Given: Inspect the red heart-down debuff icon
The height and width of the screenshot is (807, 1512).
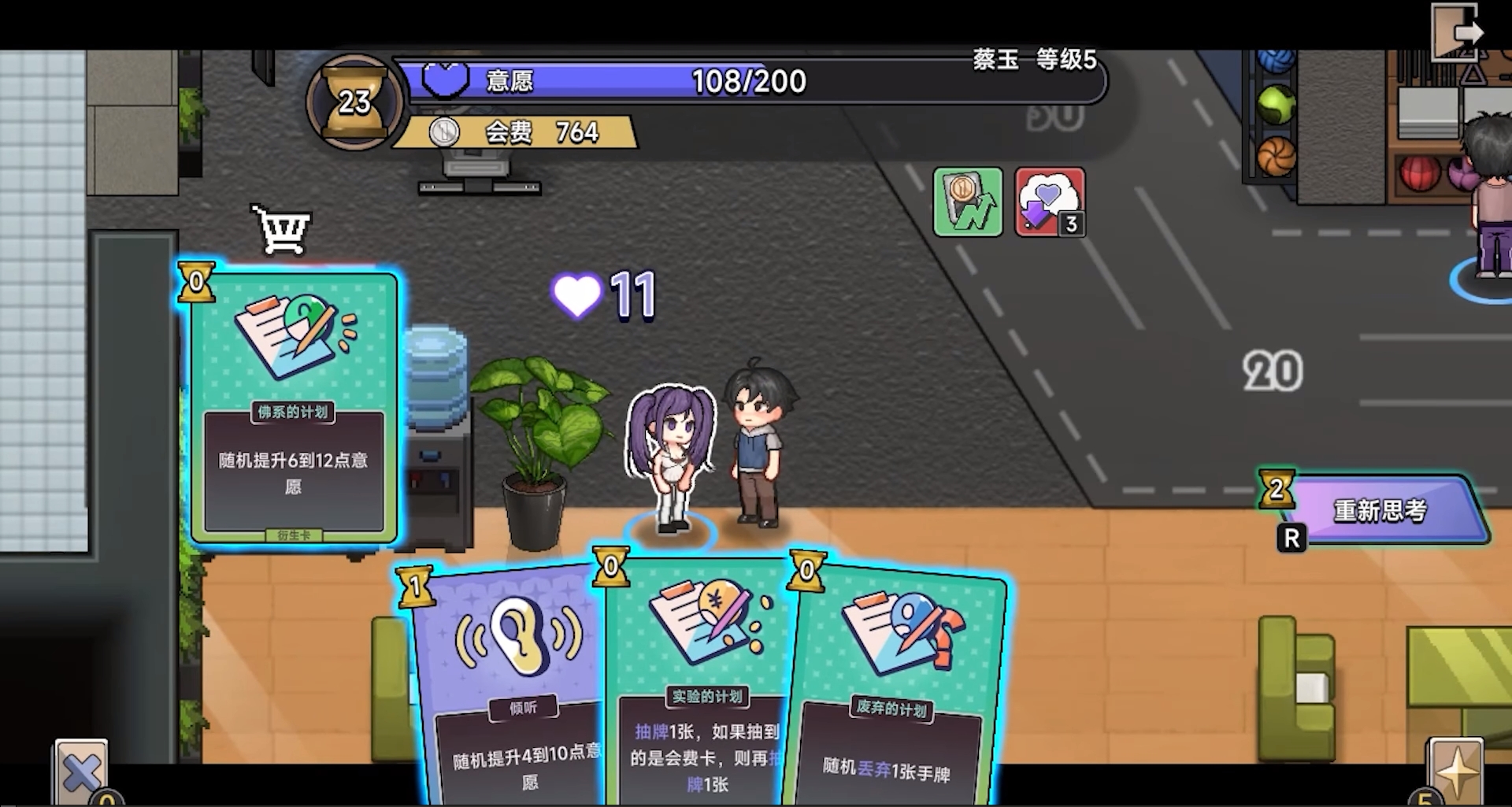Looking at the screenshot, I should [x=1050, y=202].
